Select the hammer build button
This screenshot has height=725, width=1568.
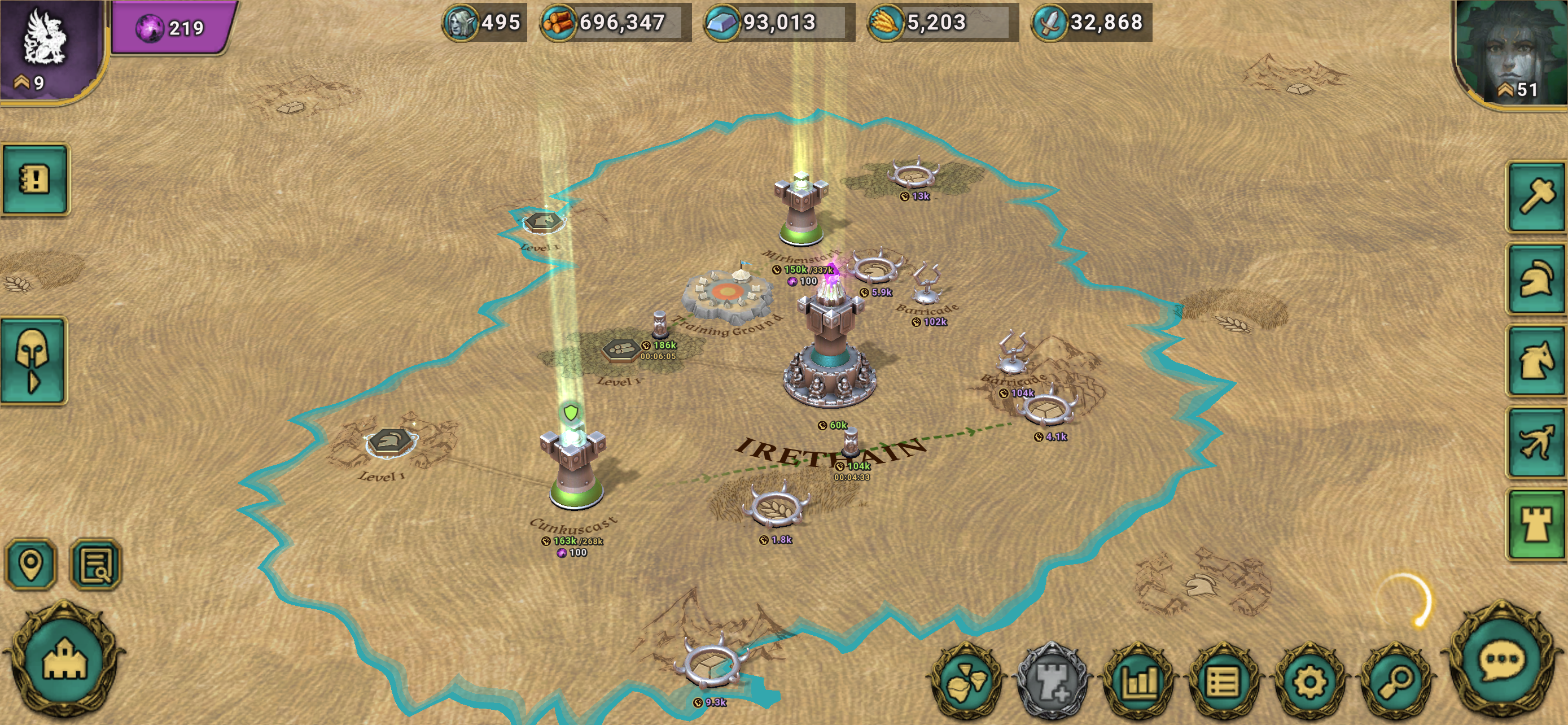1536,196
